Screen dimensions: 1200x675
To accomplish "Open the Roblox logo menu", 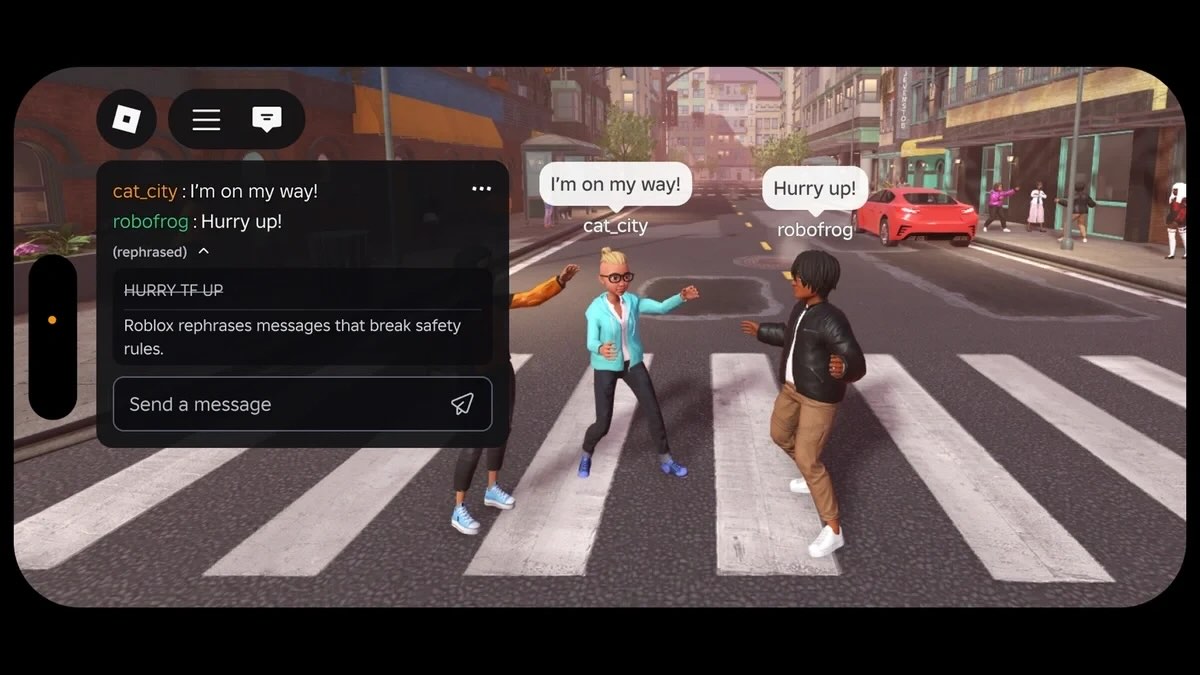I will click(126, 120).
